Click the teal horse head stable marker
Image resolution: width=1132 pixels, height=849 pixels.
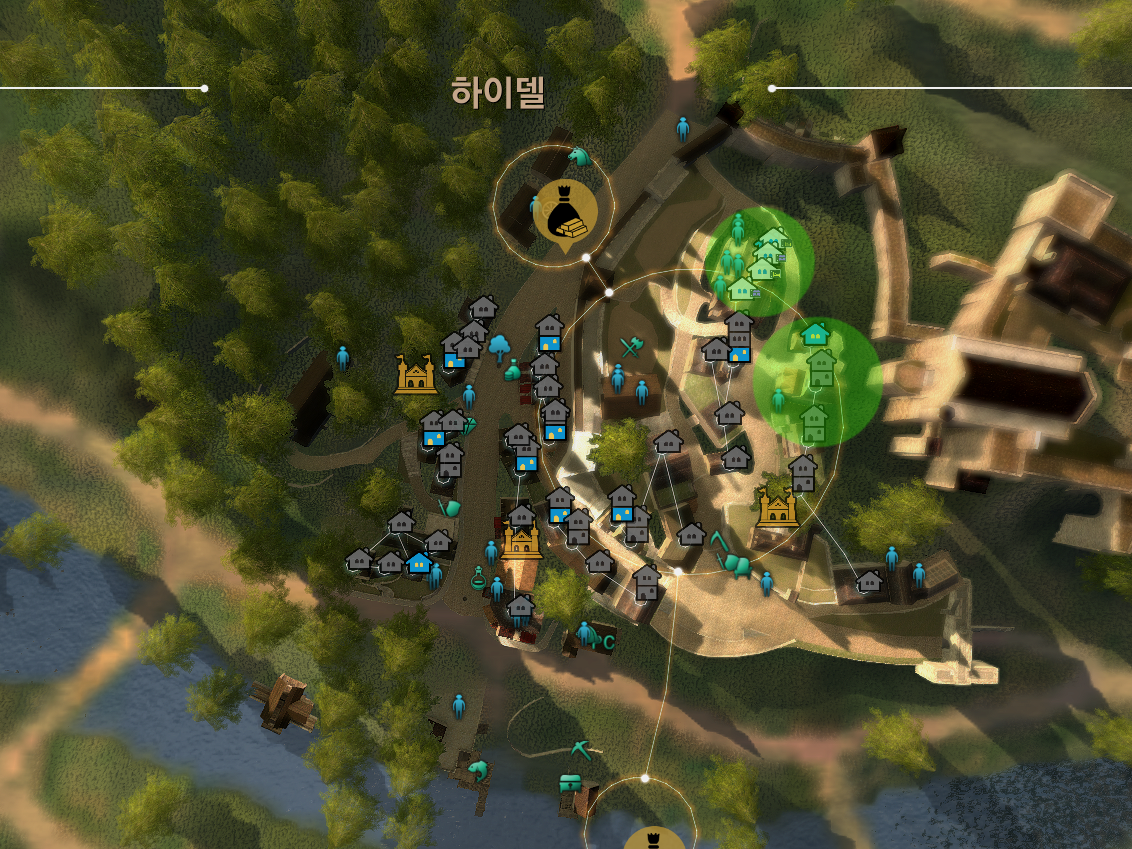(x=579, y=157)
